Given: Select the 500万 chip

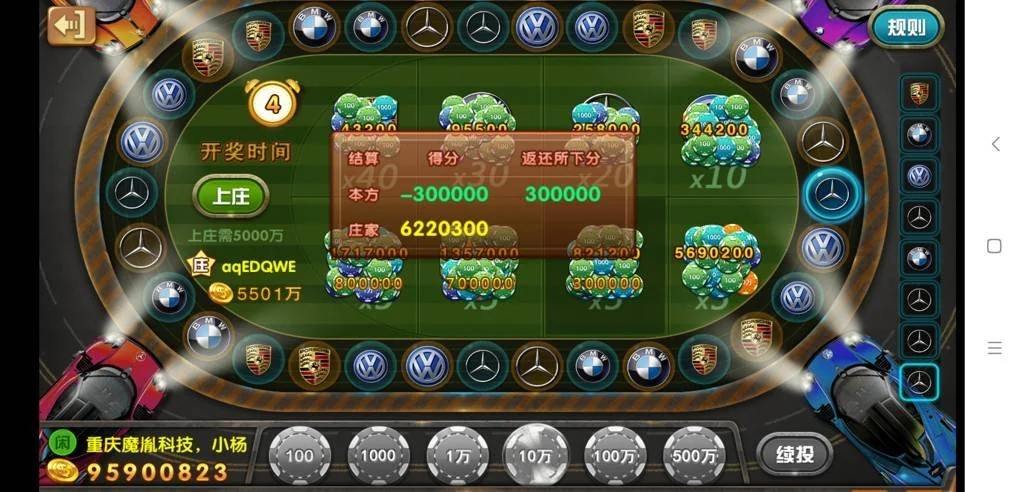Looking at the screenshot, I should 694,455.
